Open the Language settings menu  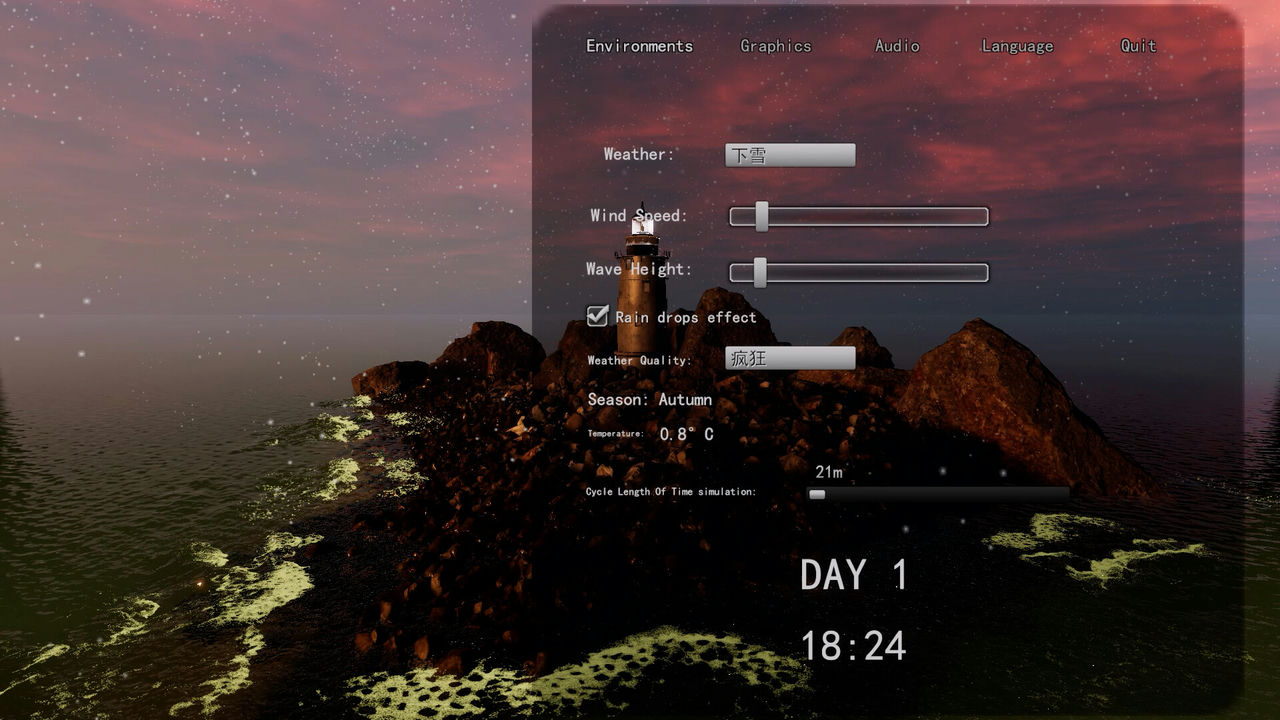click(1016, 46)
